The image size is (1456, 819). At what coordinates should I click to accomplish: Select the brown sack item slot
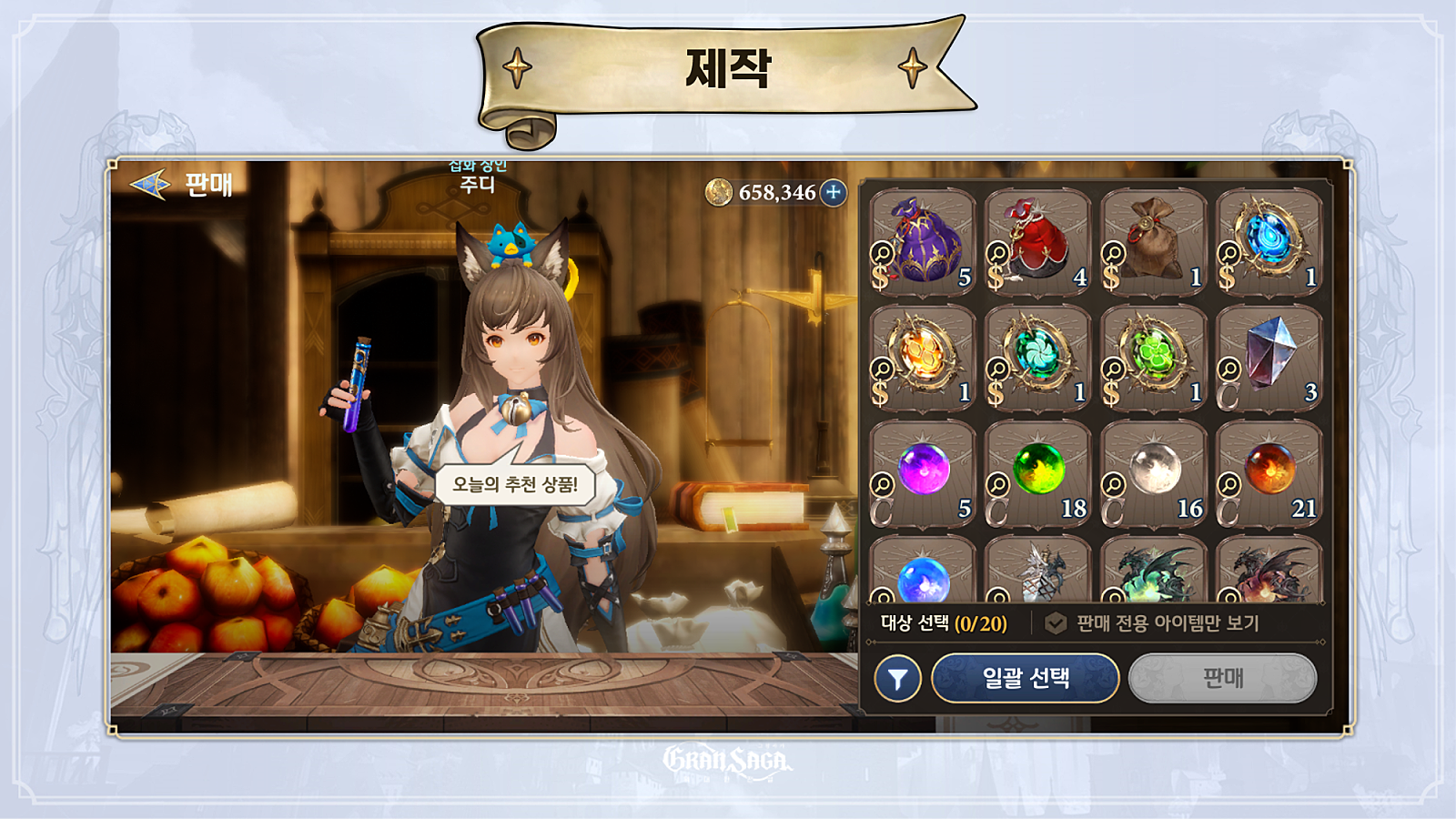[1154, 242]
